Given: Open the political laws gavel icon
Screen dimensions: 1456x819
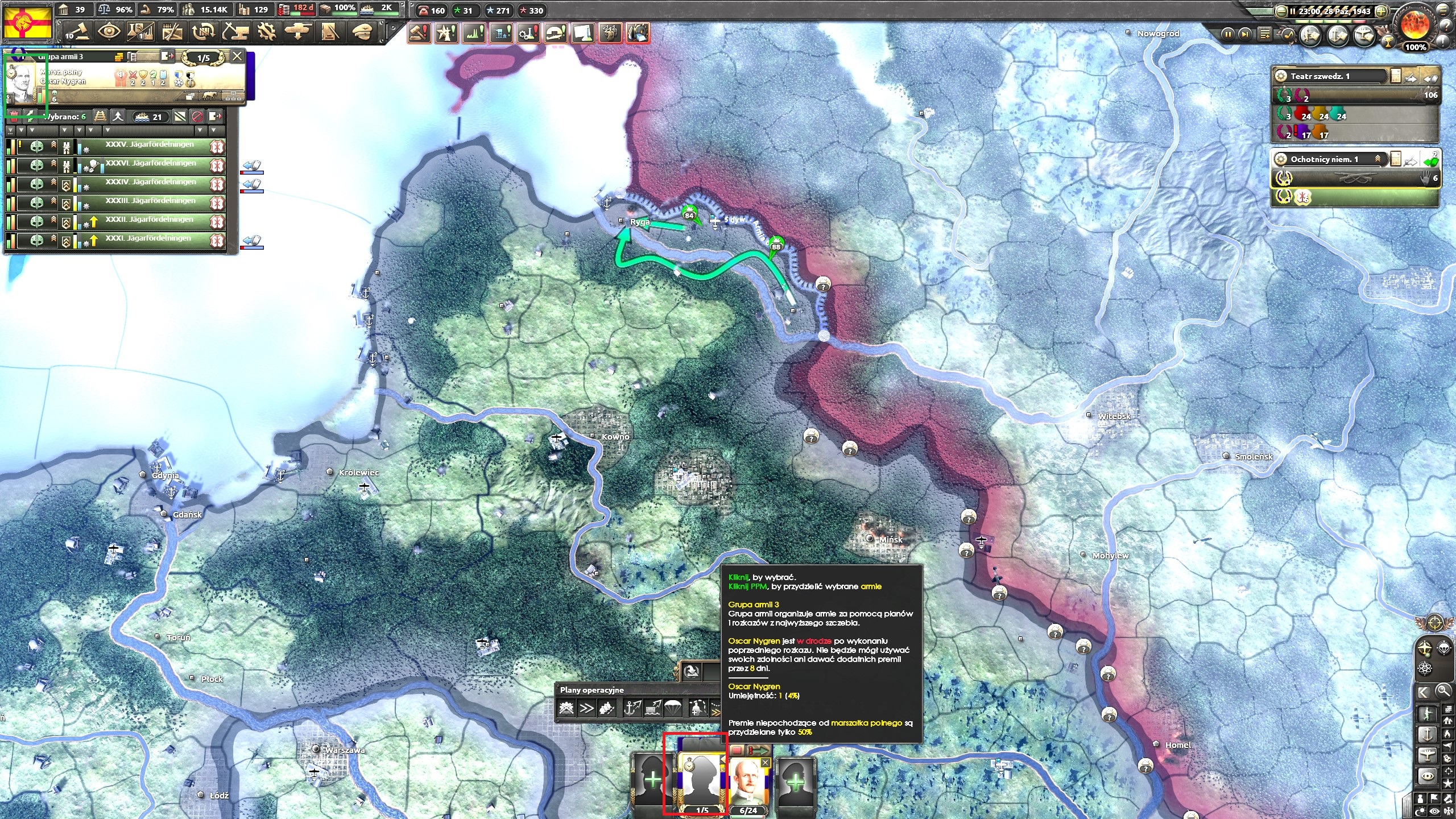Looking at the screenshot, I should (78, 32).
